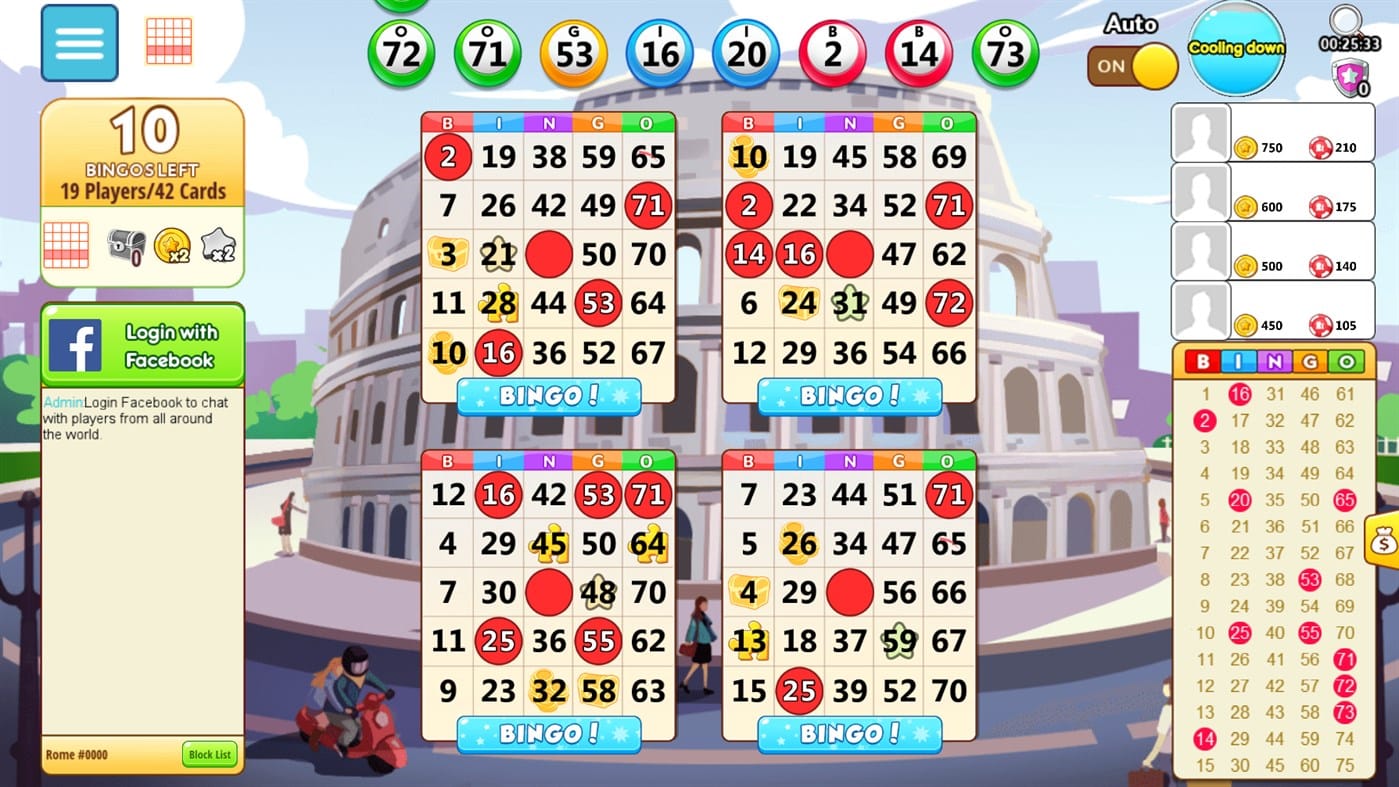Image resolution: width=1399 pixels, height=787 pixels.
Task: Click the purple shield badge below the timer
Action: pyautogui.click(x=1352, y=75)
